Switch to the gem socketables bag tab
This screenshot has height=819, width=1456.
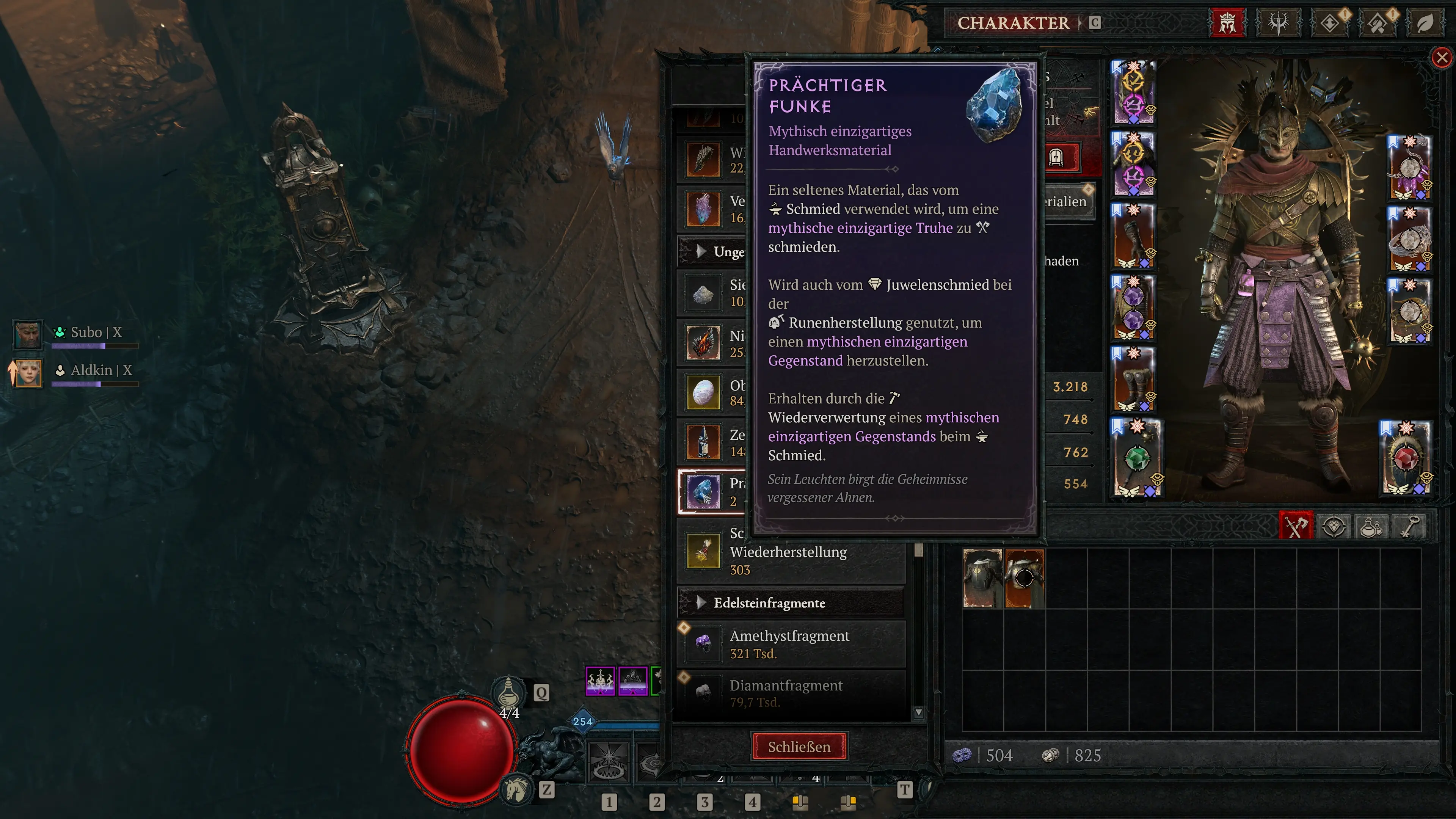tap(1334, 526)
